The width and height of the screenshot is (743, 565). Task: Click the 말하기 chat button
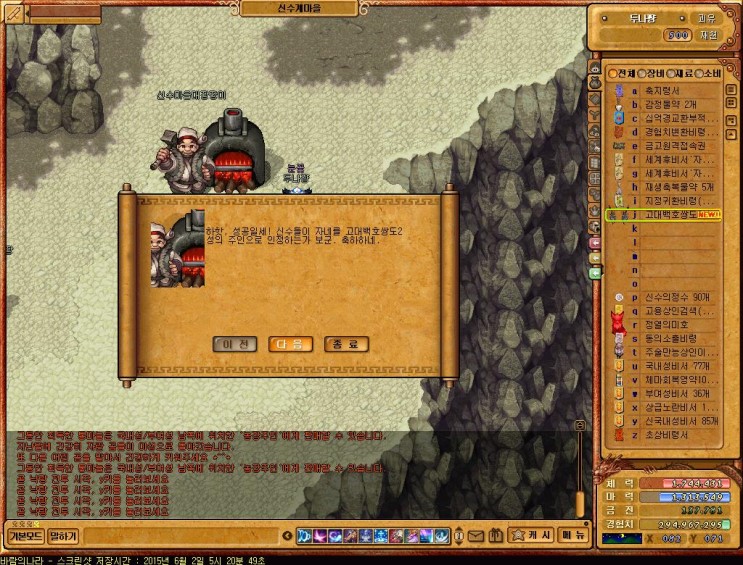(x=63, y=536)
